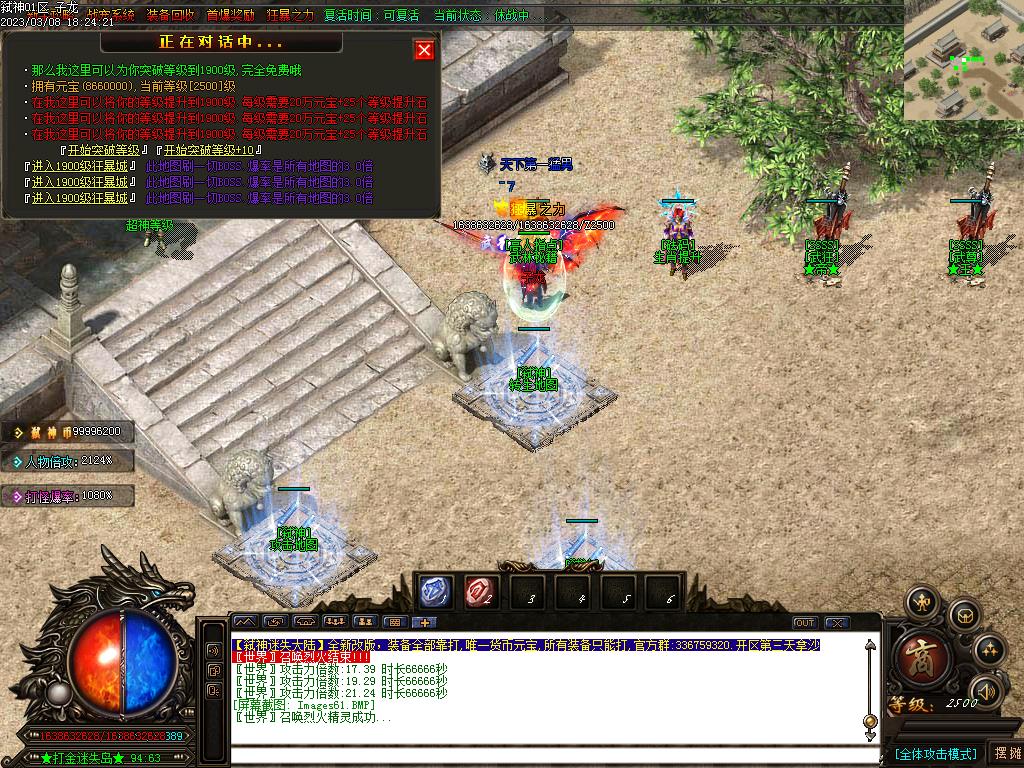Toggle sound with the speaker round button
The height and width of the screenshot is (768, 1024).
click(986, 690)
